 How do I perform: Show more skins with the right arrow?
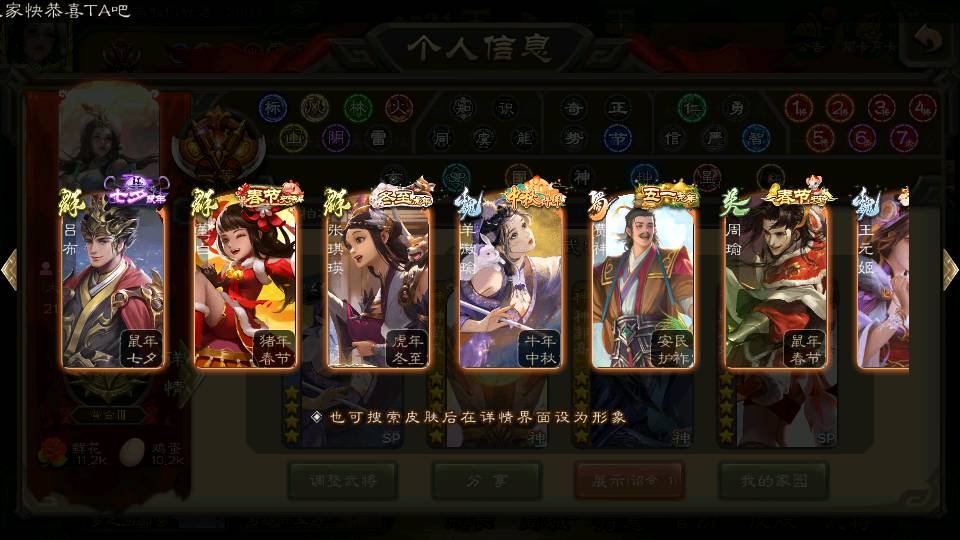coord(950,269)
